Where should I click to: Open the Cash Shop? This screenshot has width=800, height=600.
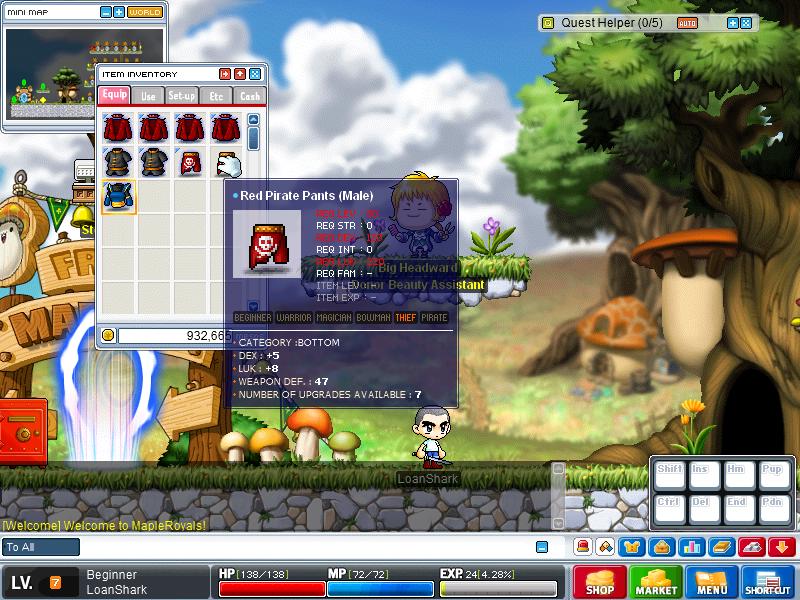pyautogui.click(x=599, y=582)
